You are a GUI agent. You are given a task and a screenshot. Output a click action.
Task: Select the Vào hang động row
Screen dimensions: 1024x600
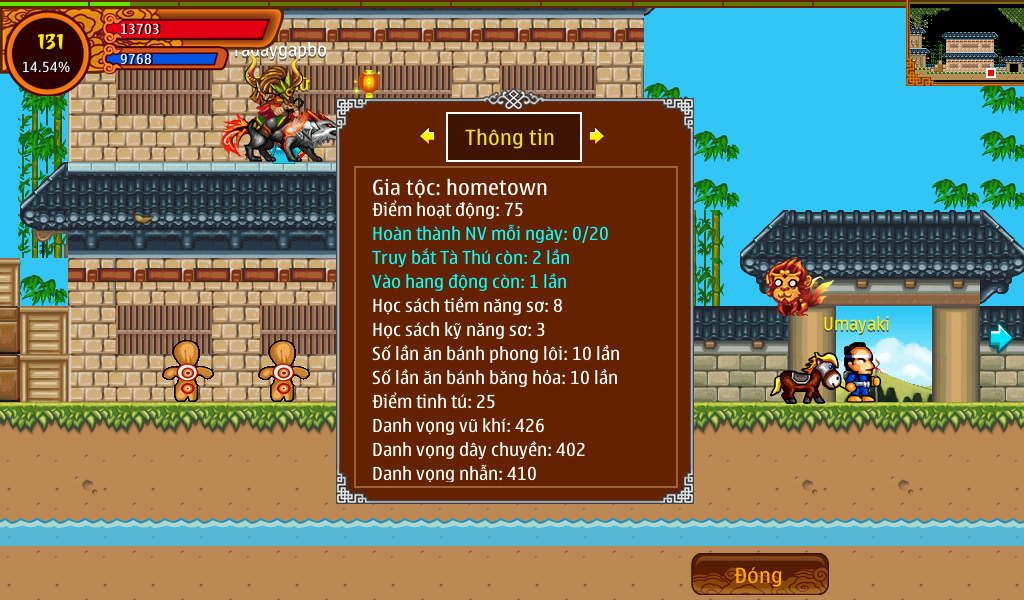click(469, 282)
